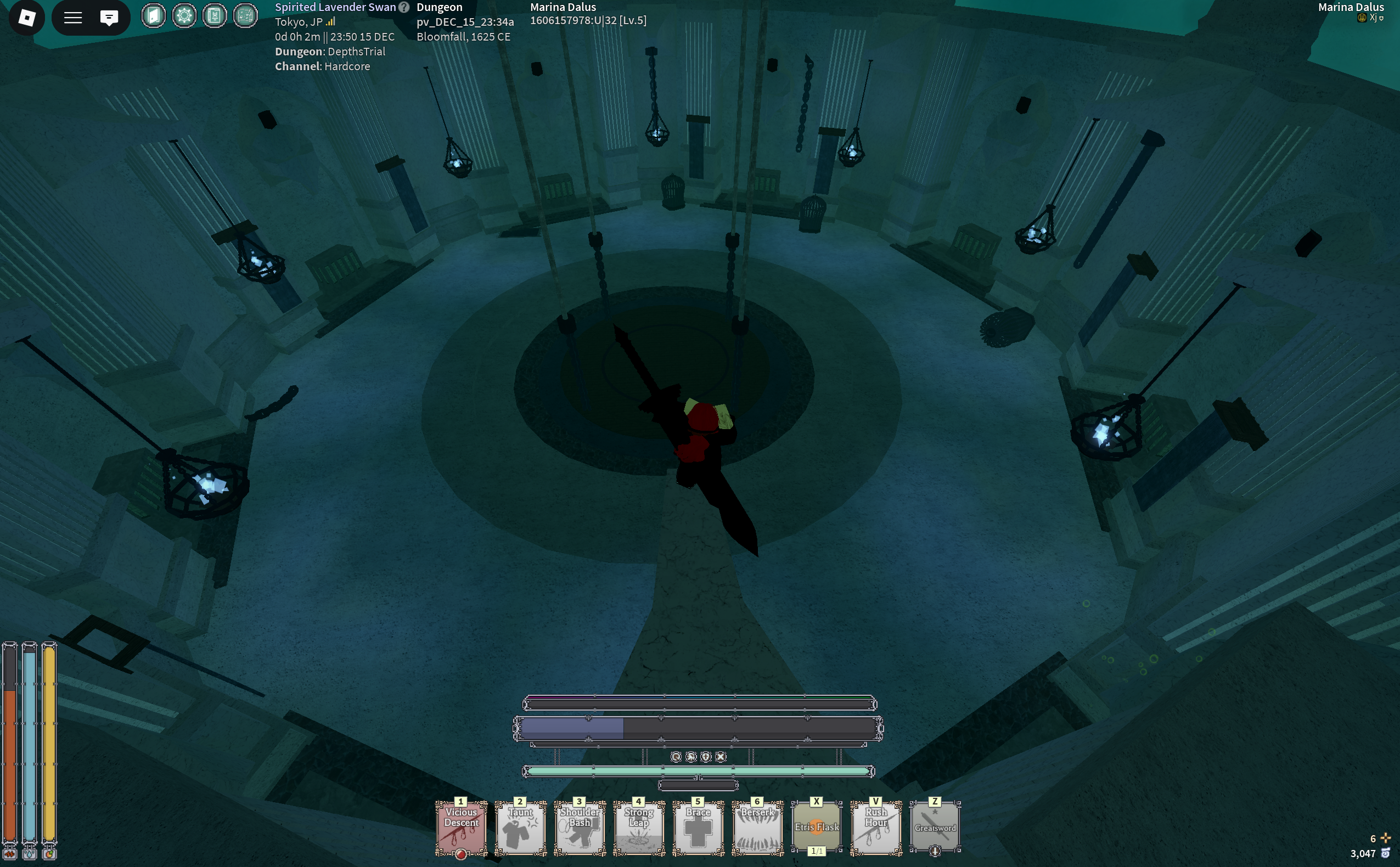
Task: Click the door icon button
Action: pyautogui.click(x=154, y=15)
